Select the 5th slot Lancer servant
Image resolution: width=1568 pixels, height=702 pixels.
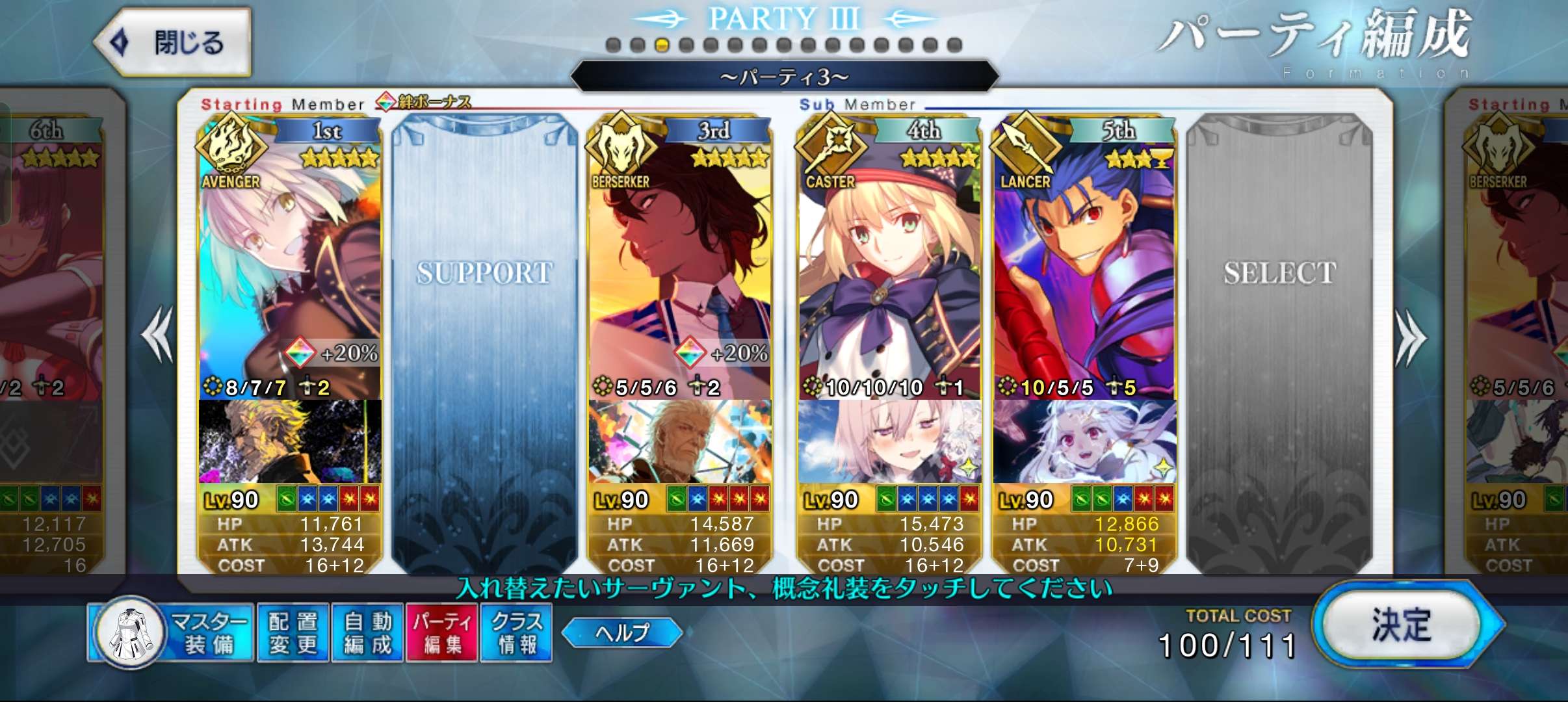(x=1084, y=260)
